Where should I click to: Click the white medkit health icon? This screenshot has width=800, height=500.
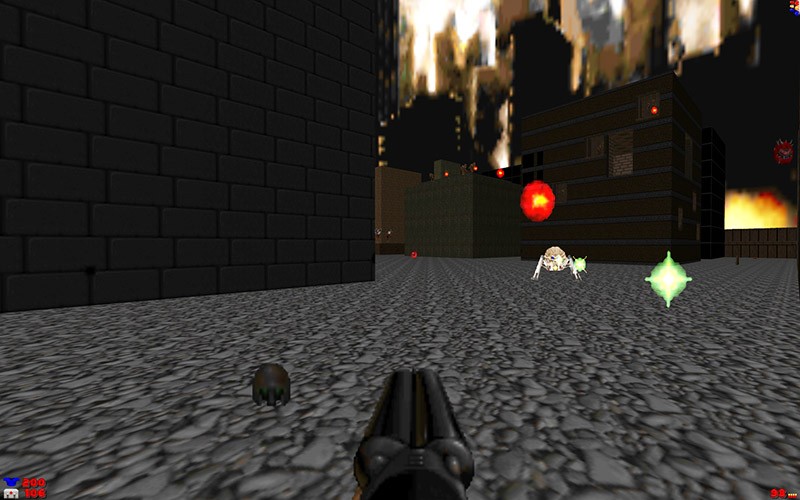point(10,493)
